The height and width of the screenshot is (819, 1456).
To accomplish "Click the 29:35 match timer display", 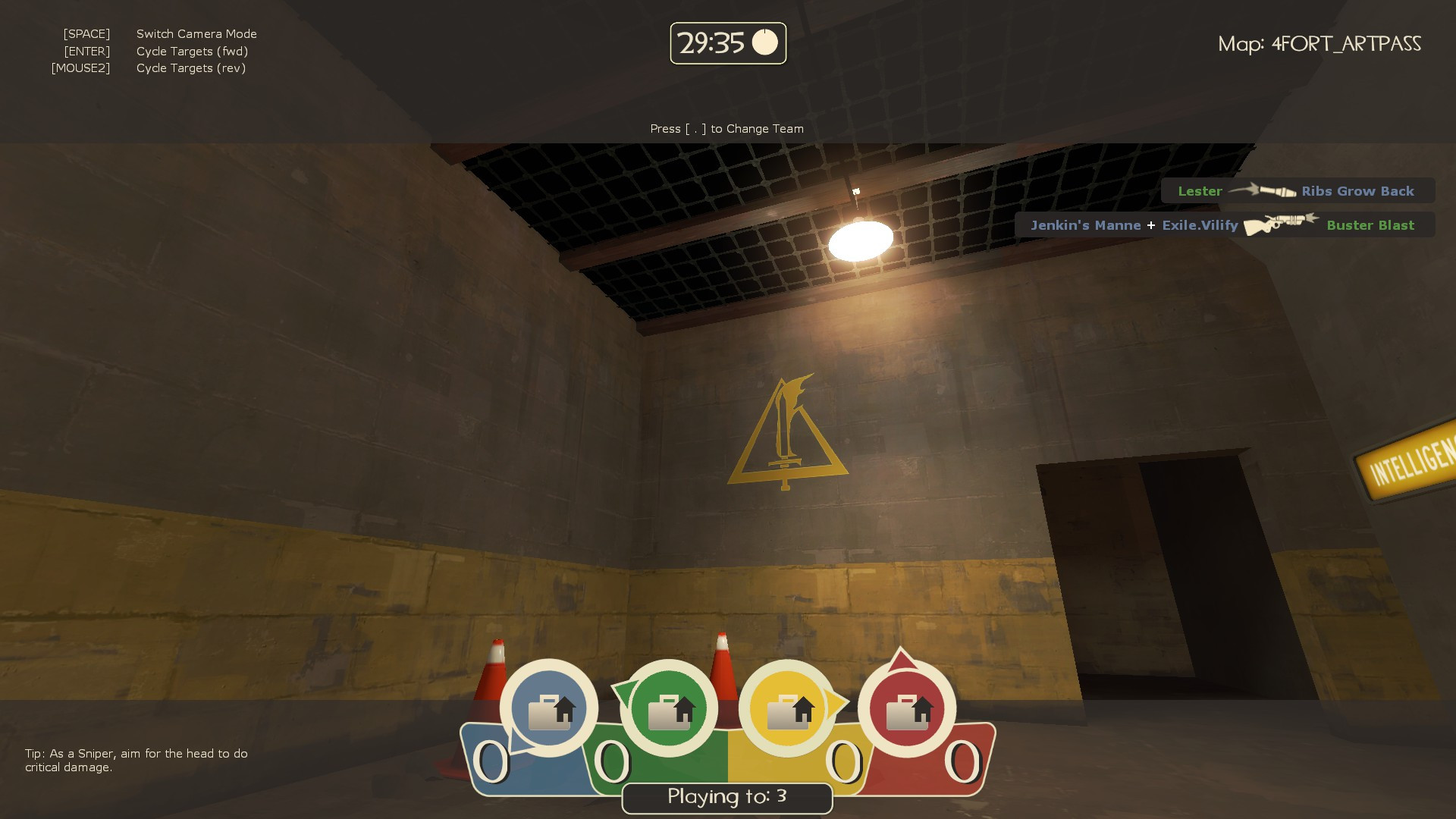I will pos(711,43).
